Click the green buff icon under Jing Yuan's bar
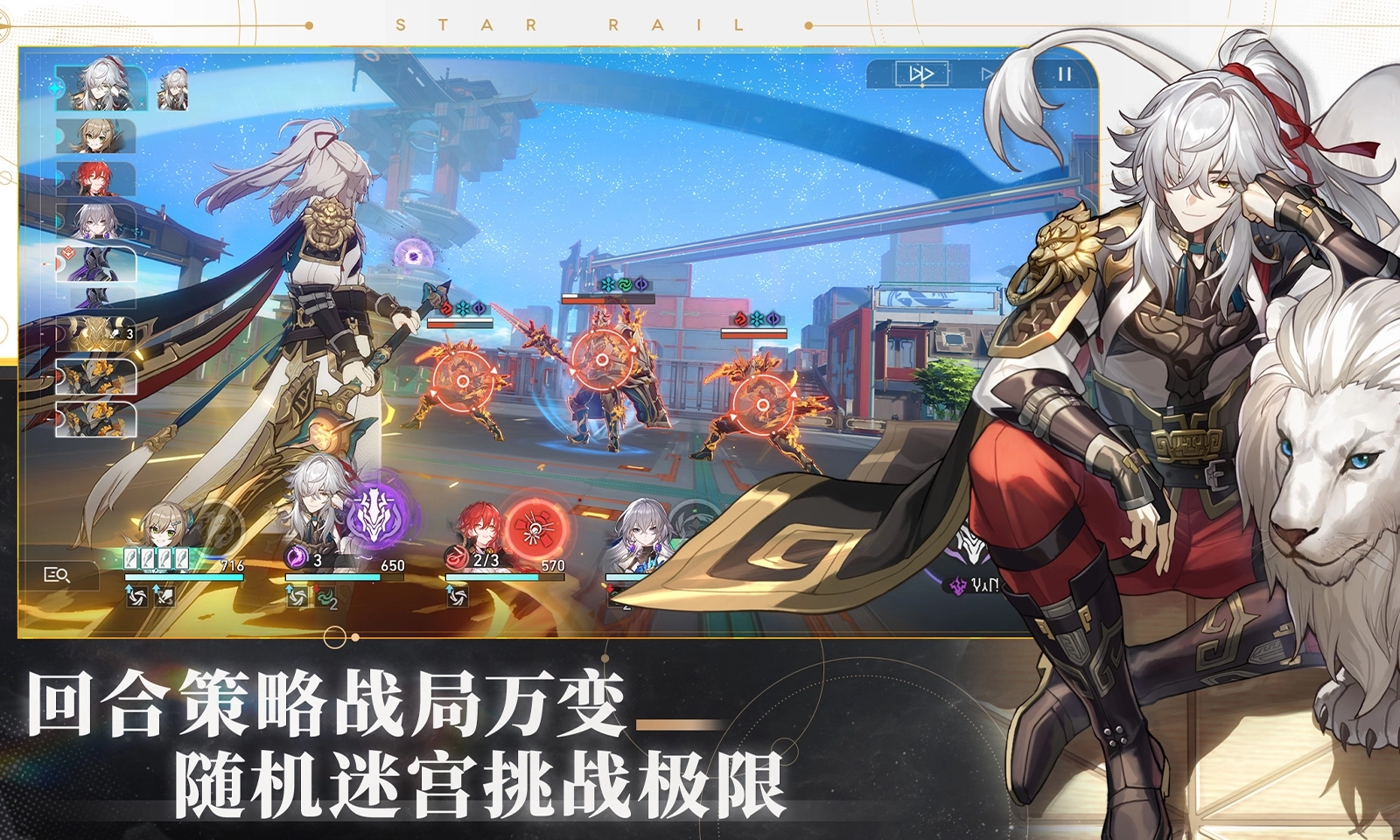This screenshot has width=1400, height=840. 325,598
